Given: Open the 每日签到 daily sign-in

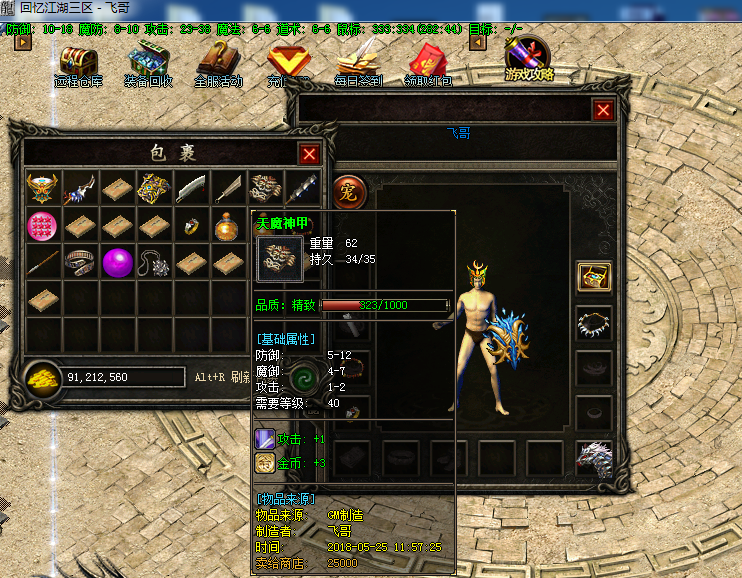Looking at the screenshot, I should click(x=358, y=65).
